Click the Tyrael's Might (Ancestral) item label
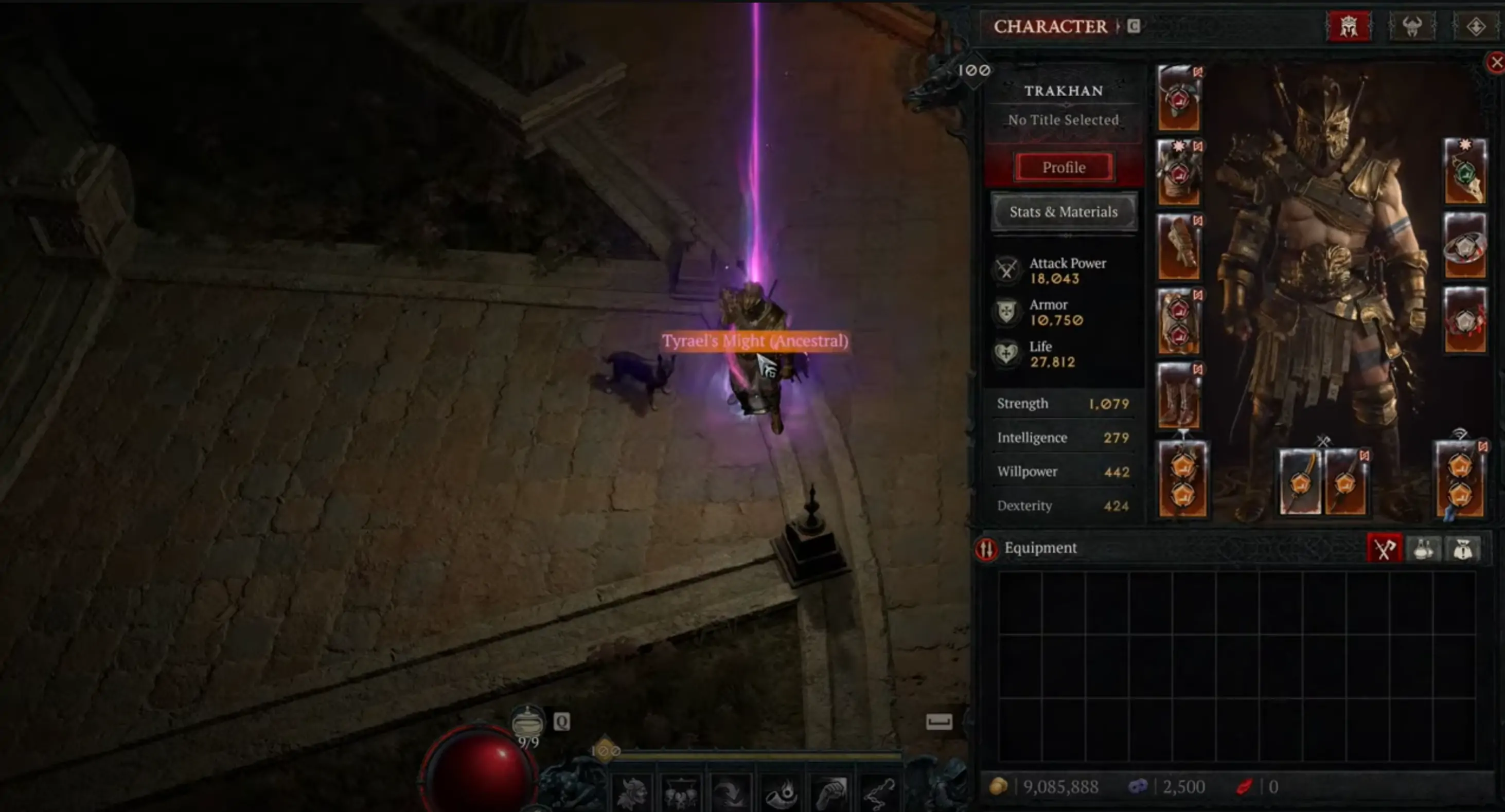The image size is (1505, 812). pyautogui.click(x=755, y=340)
